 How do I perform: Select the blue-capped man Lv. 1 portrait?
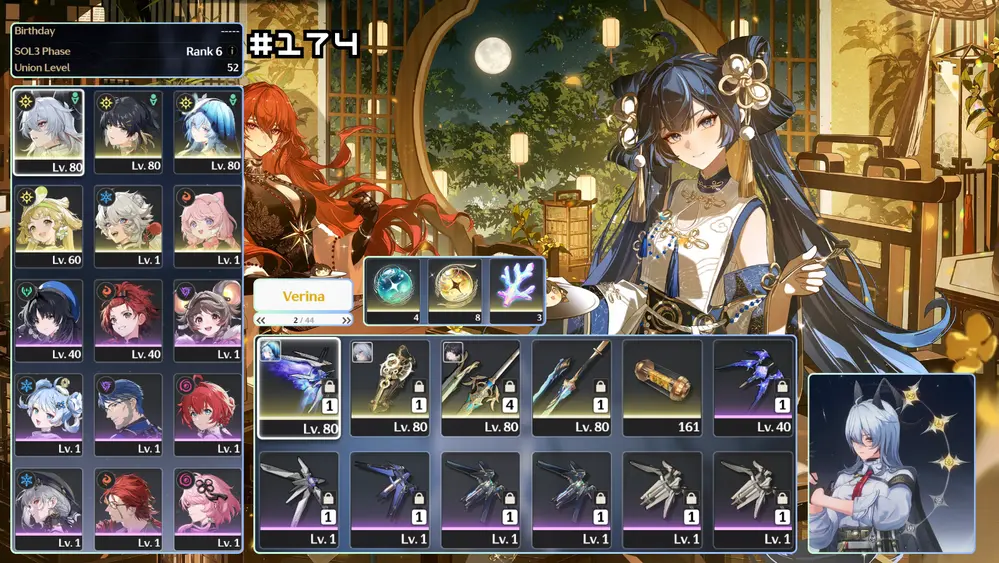128,414
